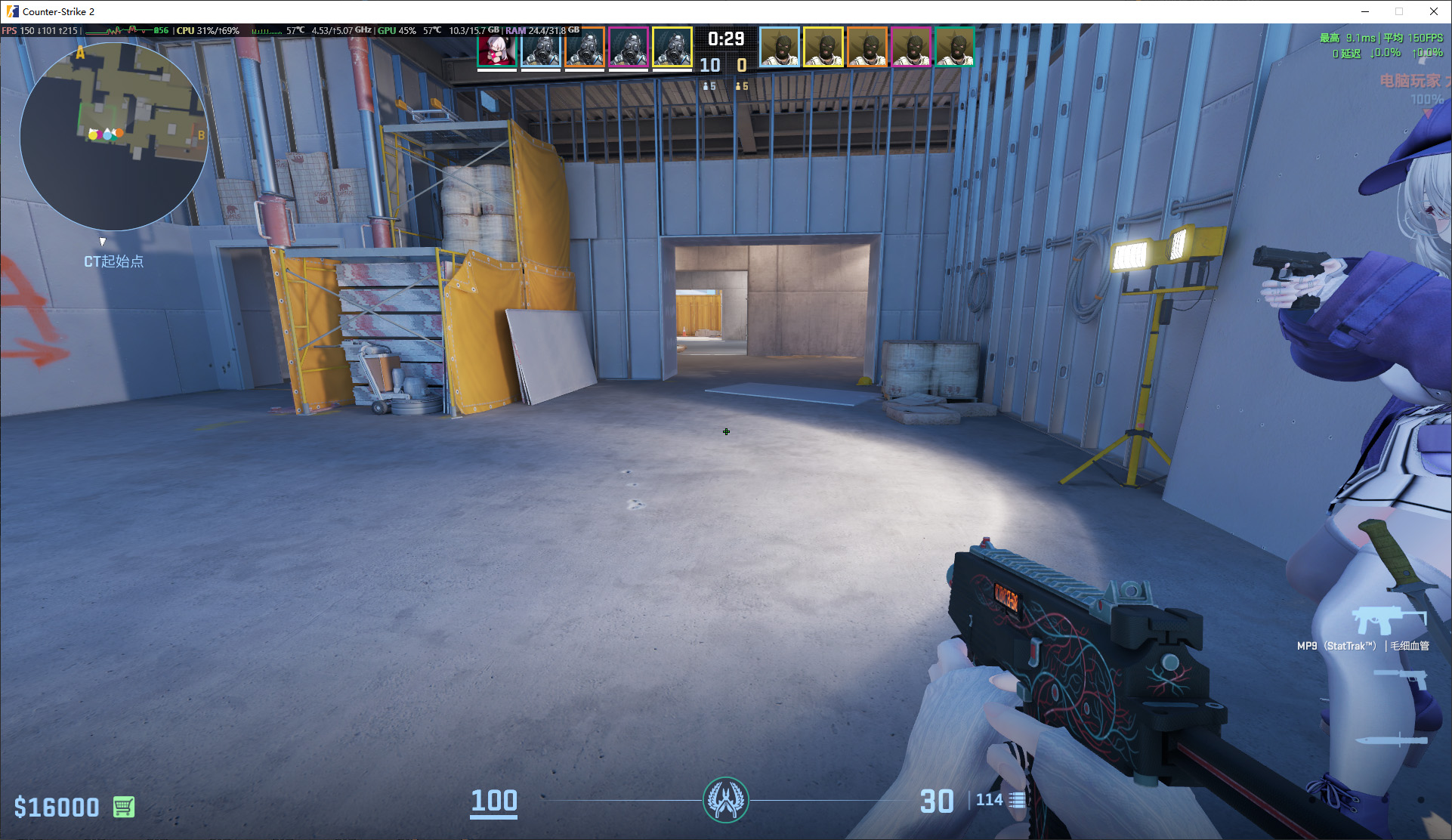Screen dimensions: 1452x840
Task: Select the yellow-bordered gas mask CT avatar
Action: [672, 48]
